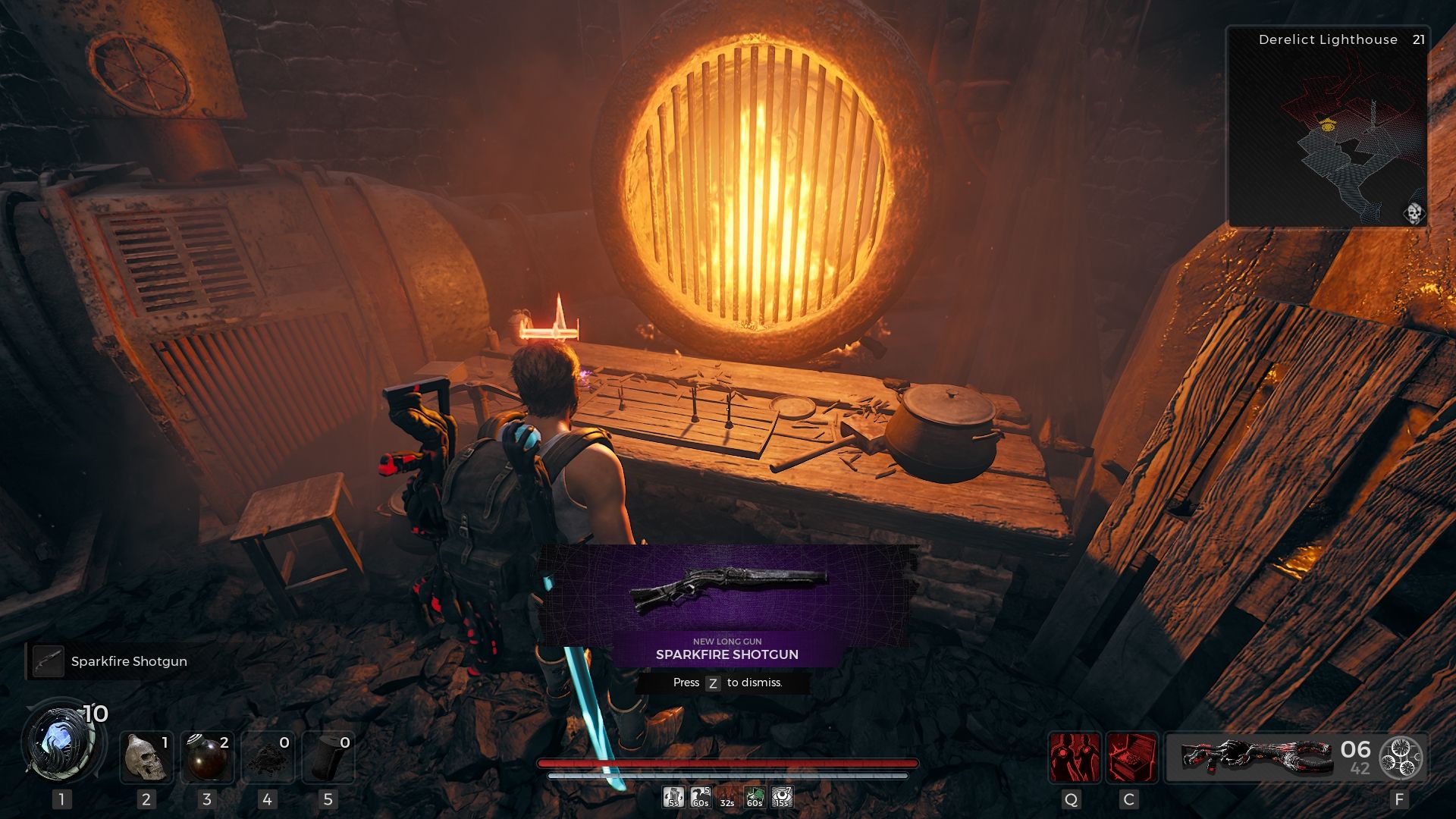Select the equipped red long gun
The width and height of the screenshot is (1456, 819).
[1256, 757]
